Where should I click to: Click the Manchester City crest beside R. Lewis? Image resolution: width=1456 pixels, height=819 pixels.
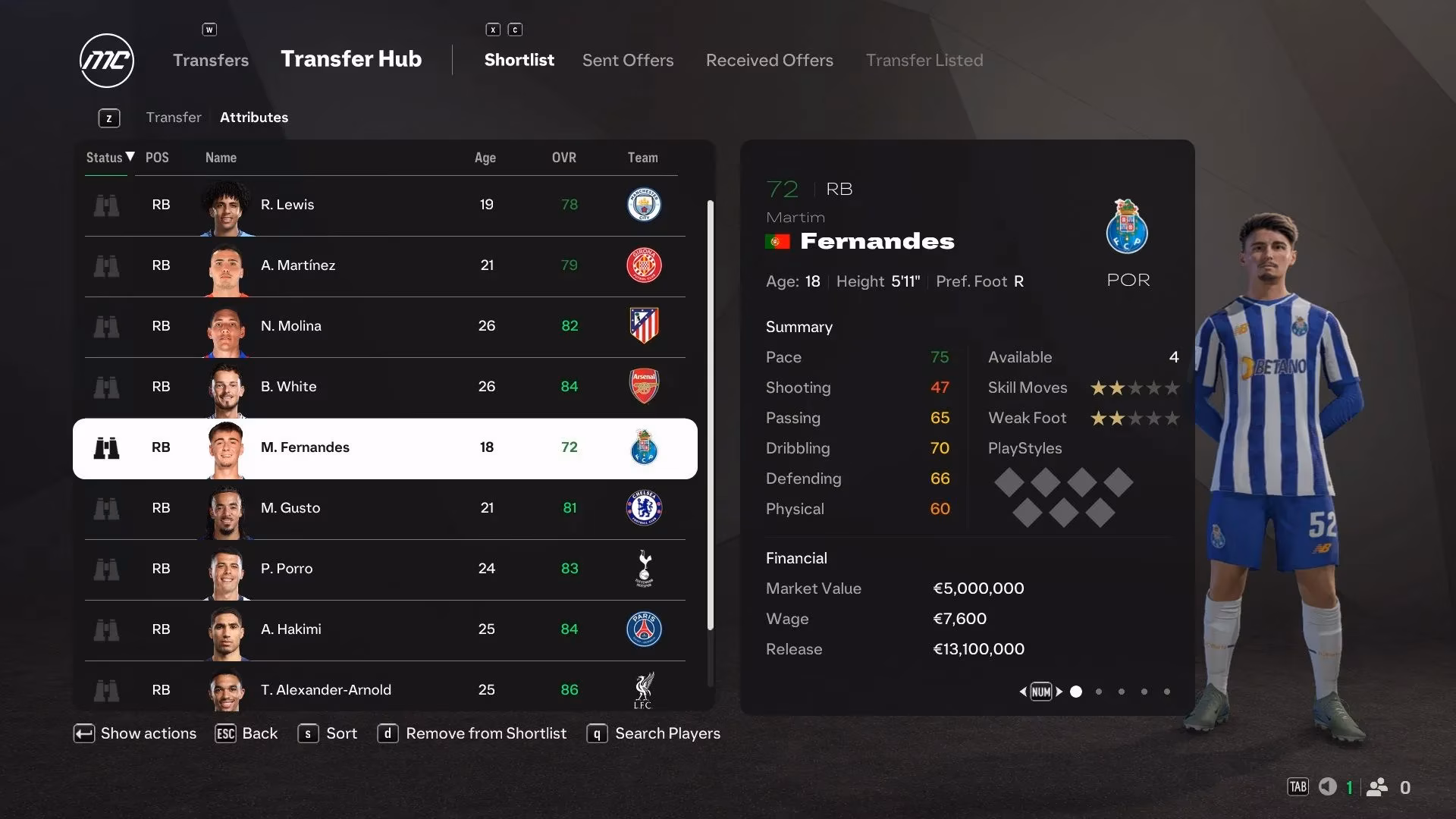click(x=644, y=205)
